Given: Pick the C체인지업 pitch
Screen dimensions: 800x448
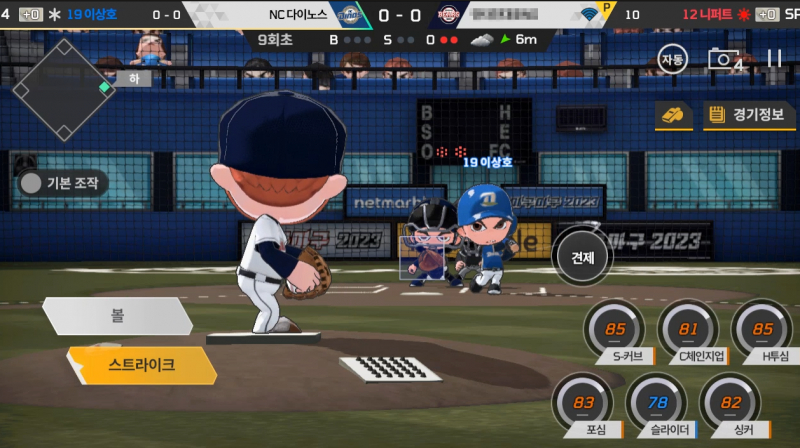Looking at the screenshot, I should coord(689,330).
